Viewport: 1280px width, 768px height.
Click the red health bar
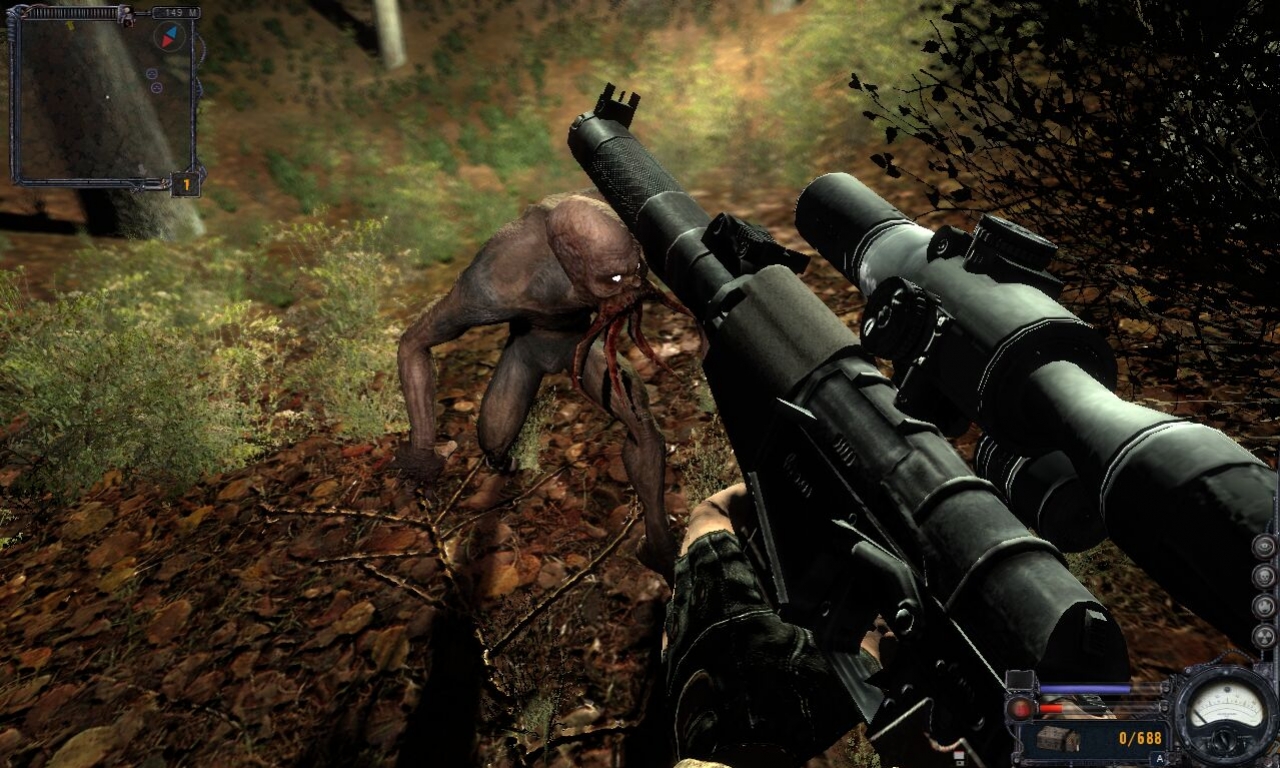click(1051, 708)
